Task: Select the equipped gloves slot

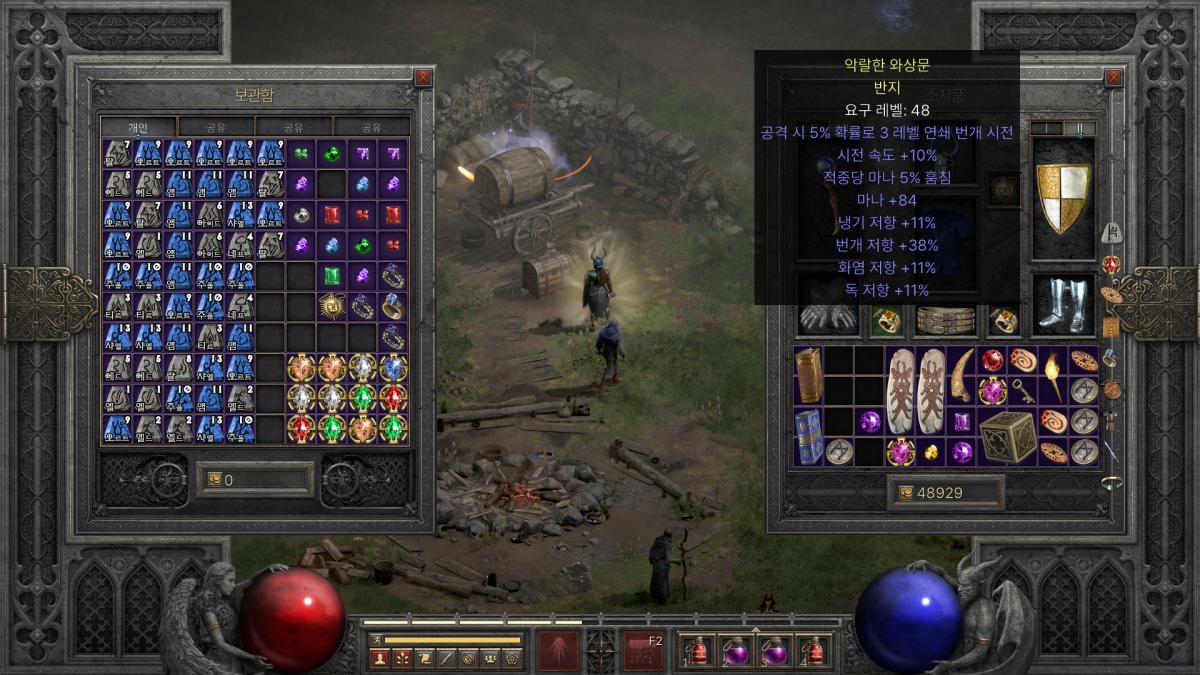Action: tap(827, 320)
